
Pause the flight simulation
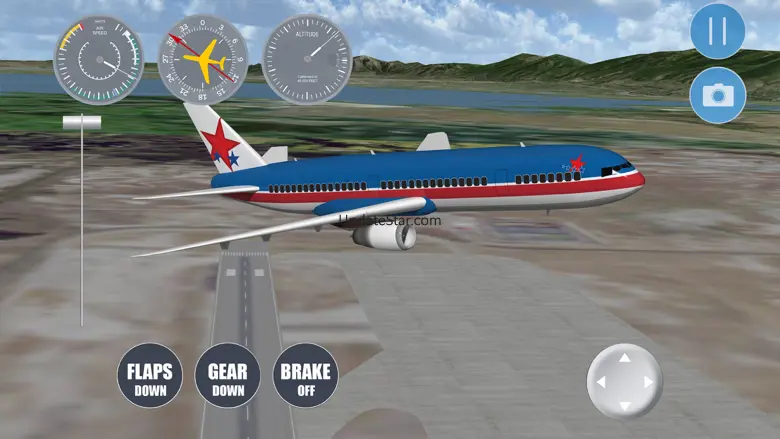click(717, 31)
